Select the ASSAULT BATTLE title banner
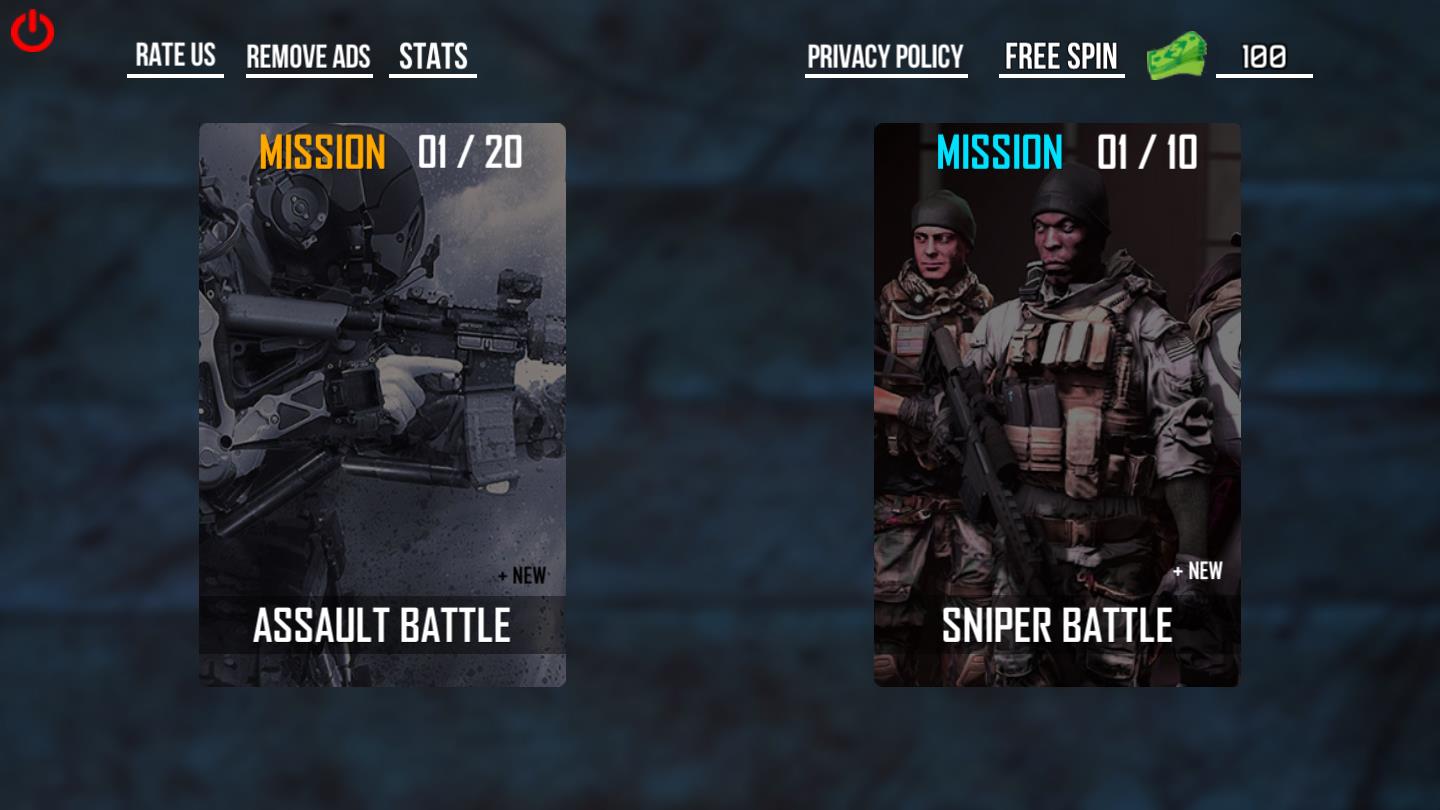The height and width of the screenshot is (810, 1440). (382, 625)
